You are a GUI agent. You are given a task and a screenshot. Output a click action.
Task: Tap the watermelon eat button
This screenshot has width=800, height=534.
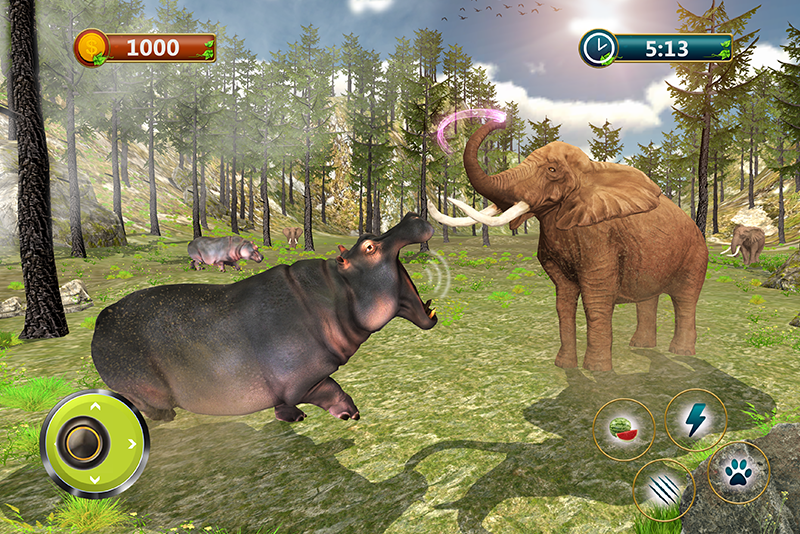click(624, 429)
